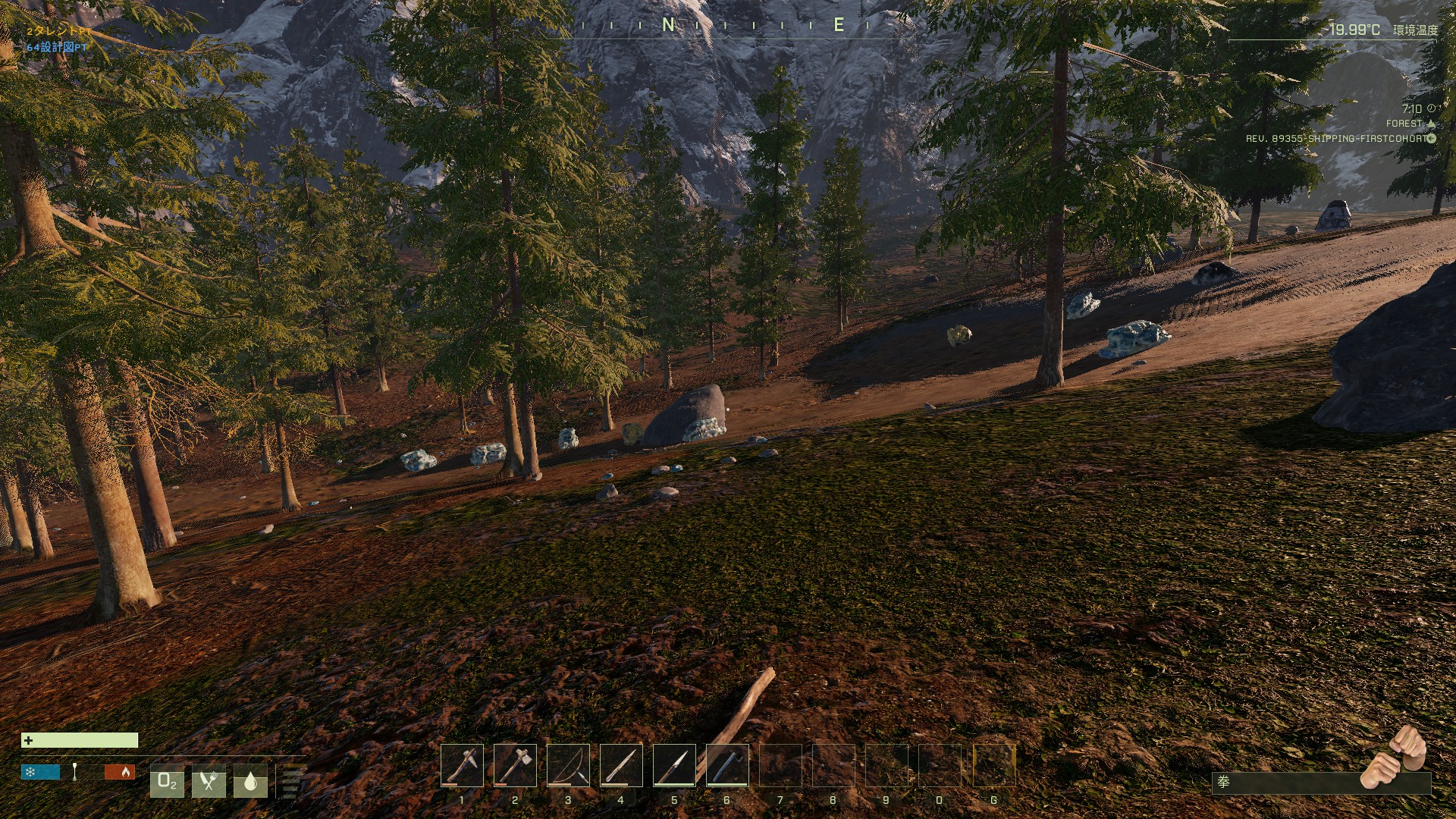Switch to the sickle in slot 6

727,765
